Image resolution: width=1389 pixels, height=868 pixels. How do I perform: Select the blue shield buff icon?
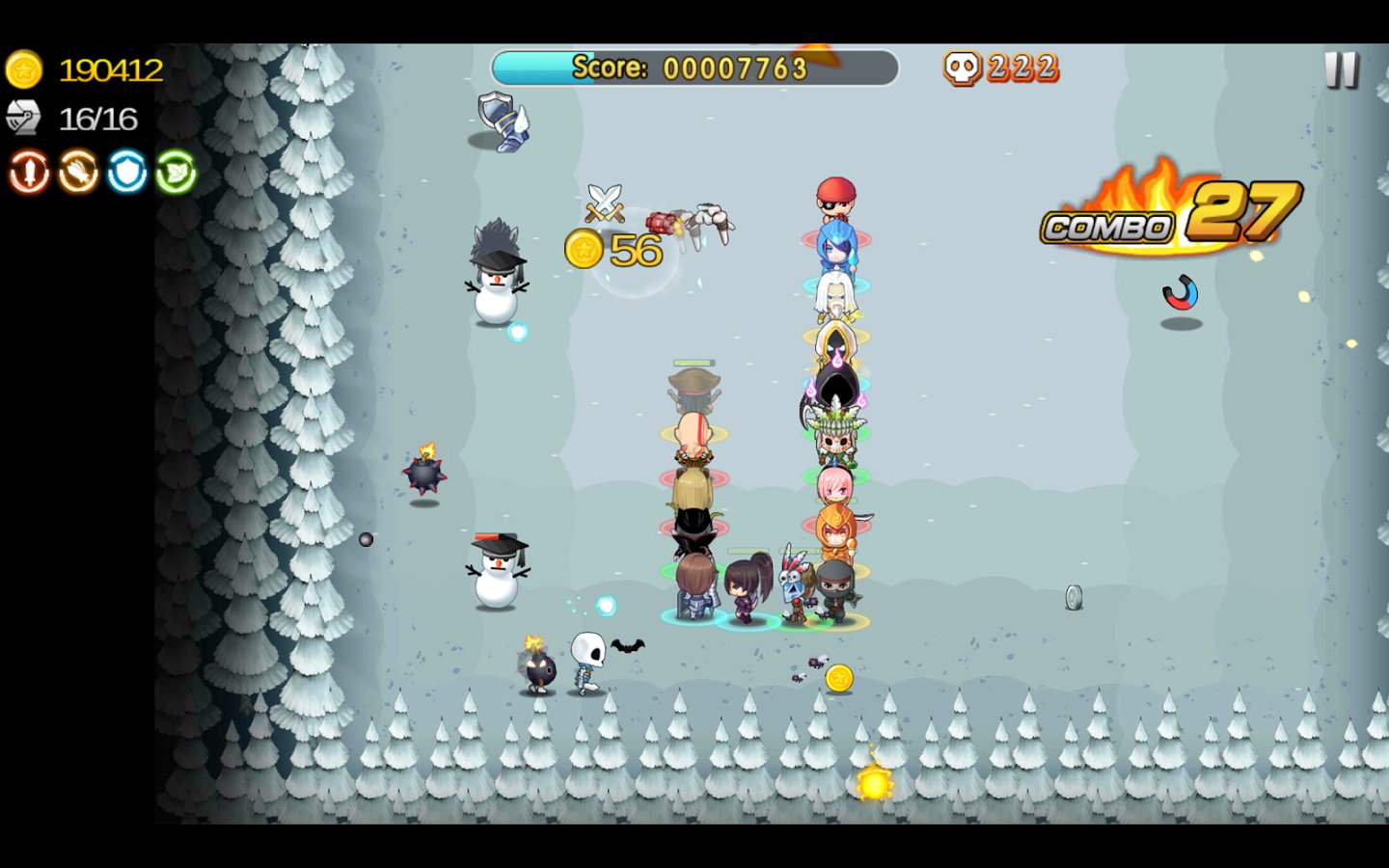pyautogui.click(x=126, y=173)
